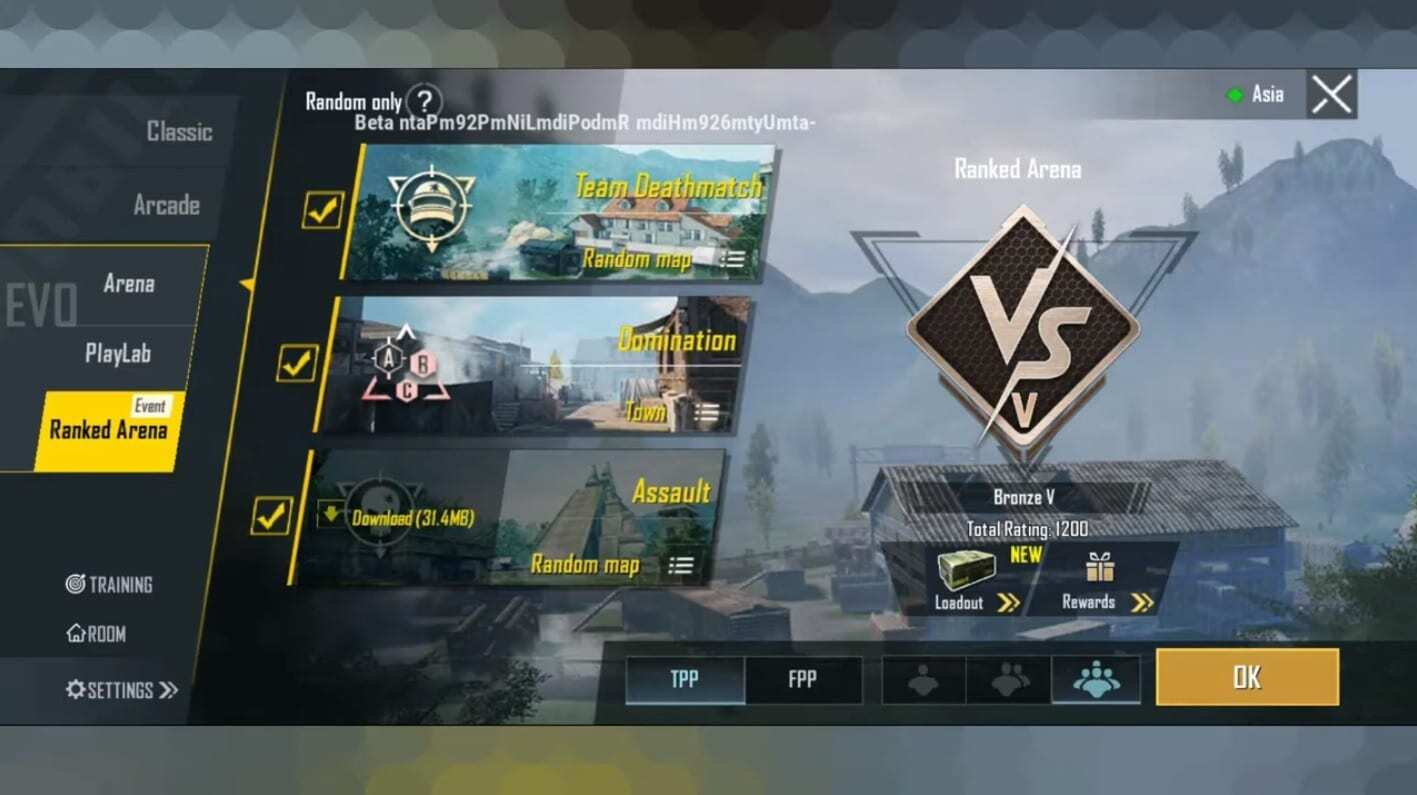Toggle the Team Deathmatch checkbox

point(323,210)
